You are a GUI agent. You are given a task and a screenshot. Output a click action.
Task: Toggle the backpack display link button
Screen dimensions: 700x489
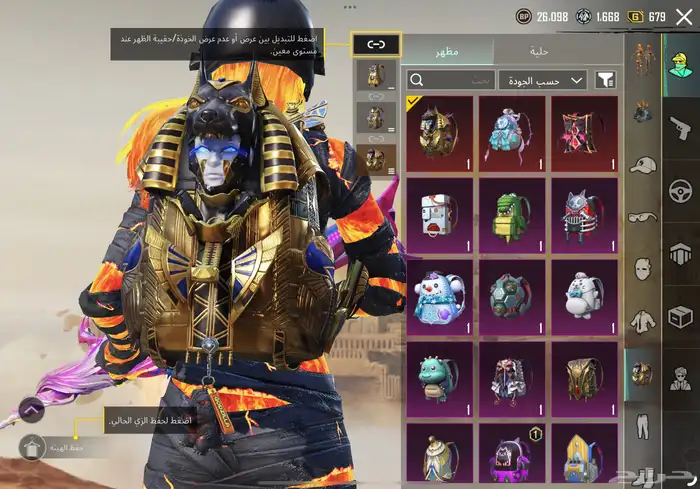pos(376,44)
